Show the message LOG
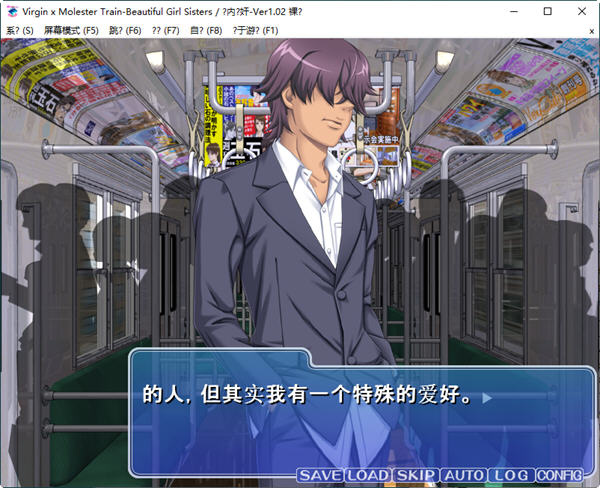Viewport: 600px width, 488px height. tap(510, 475)
